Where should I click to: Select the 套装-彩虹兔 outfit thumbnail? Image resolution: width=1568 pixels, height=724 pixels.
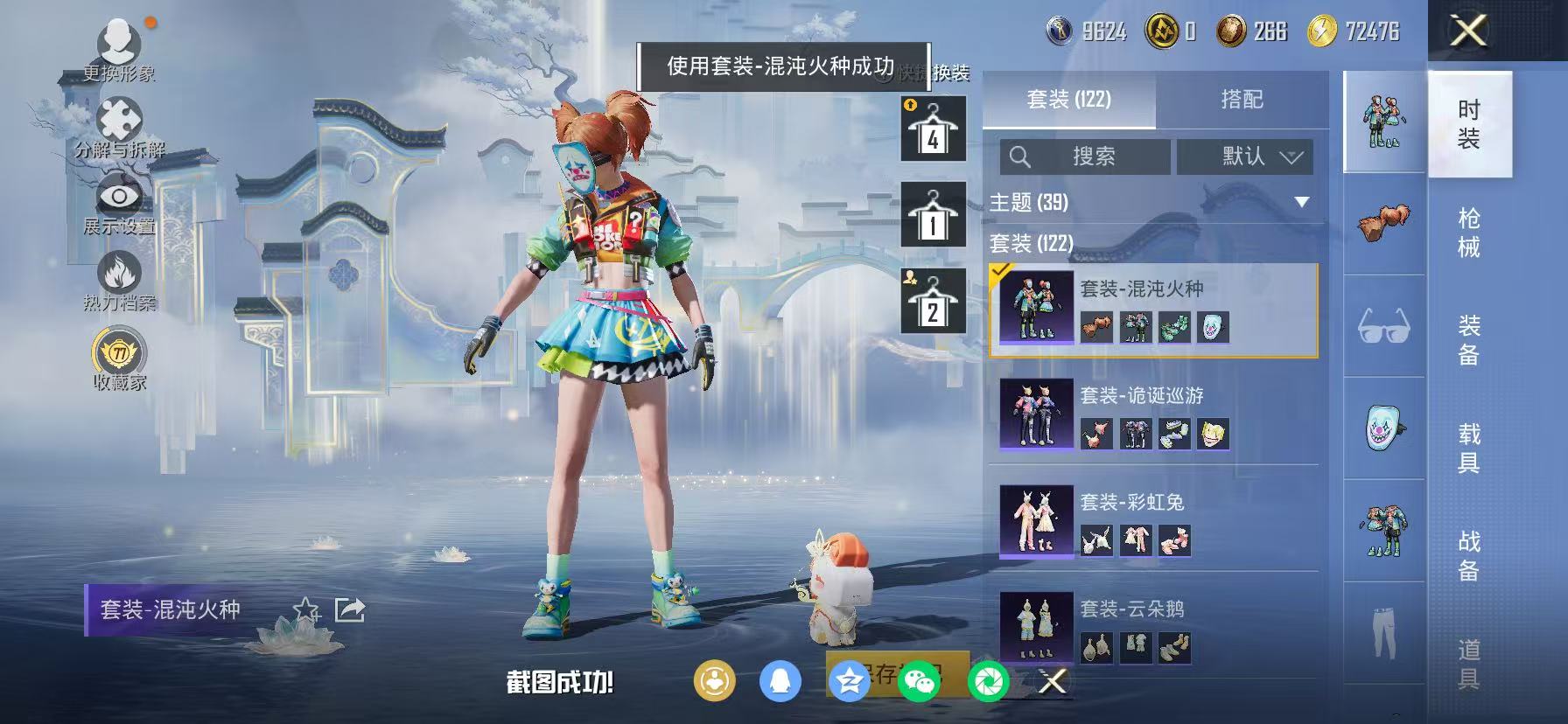pyautogui.click(x=1035, y=522)
